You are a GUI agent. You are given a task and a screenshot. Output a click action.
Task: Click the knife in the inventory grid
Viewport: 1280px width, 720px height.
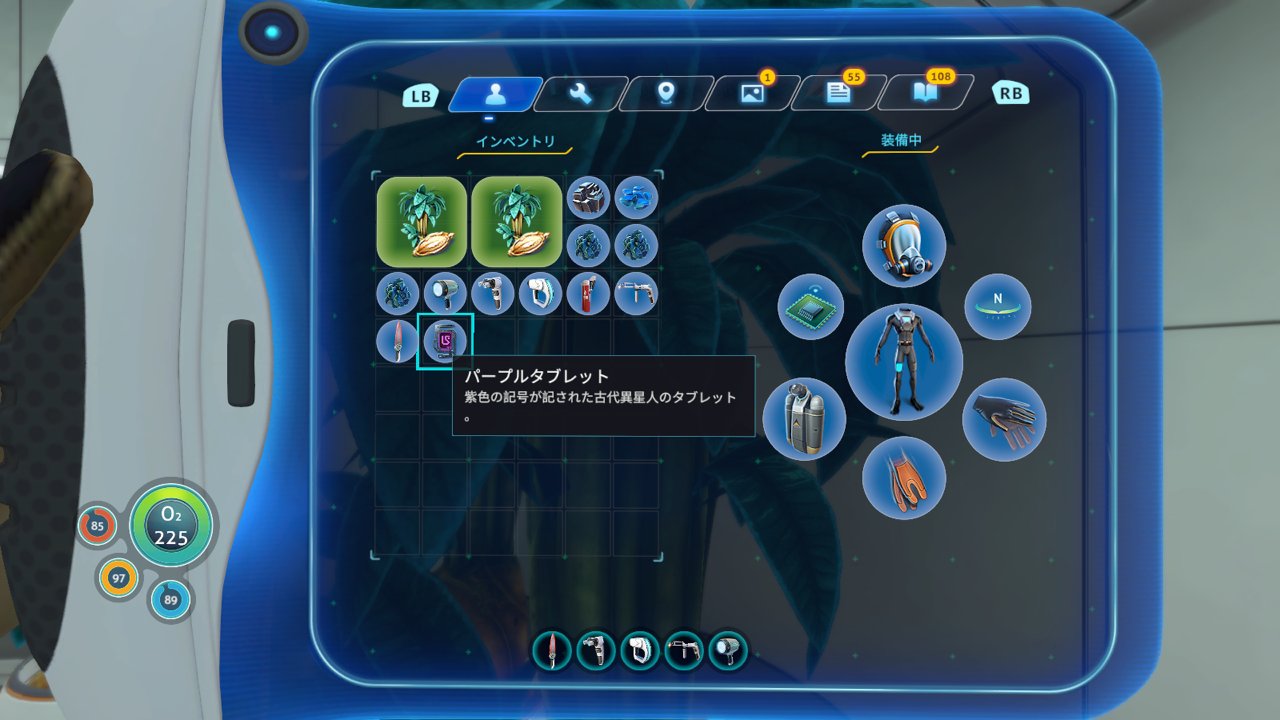click(x=397, y=342)
